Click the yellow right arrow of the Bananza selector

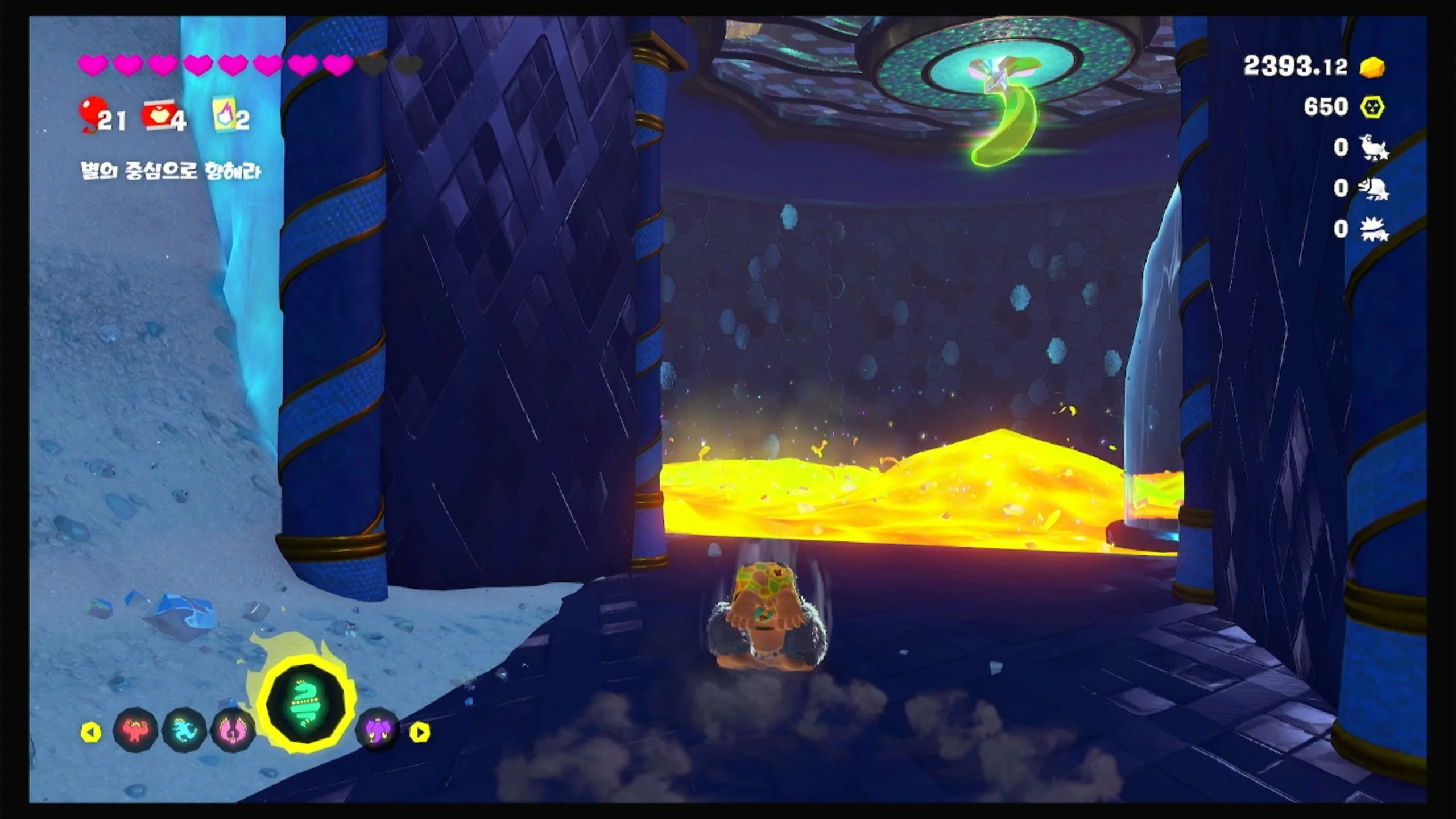(420, 732)
